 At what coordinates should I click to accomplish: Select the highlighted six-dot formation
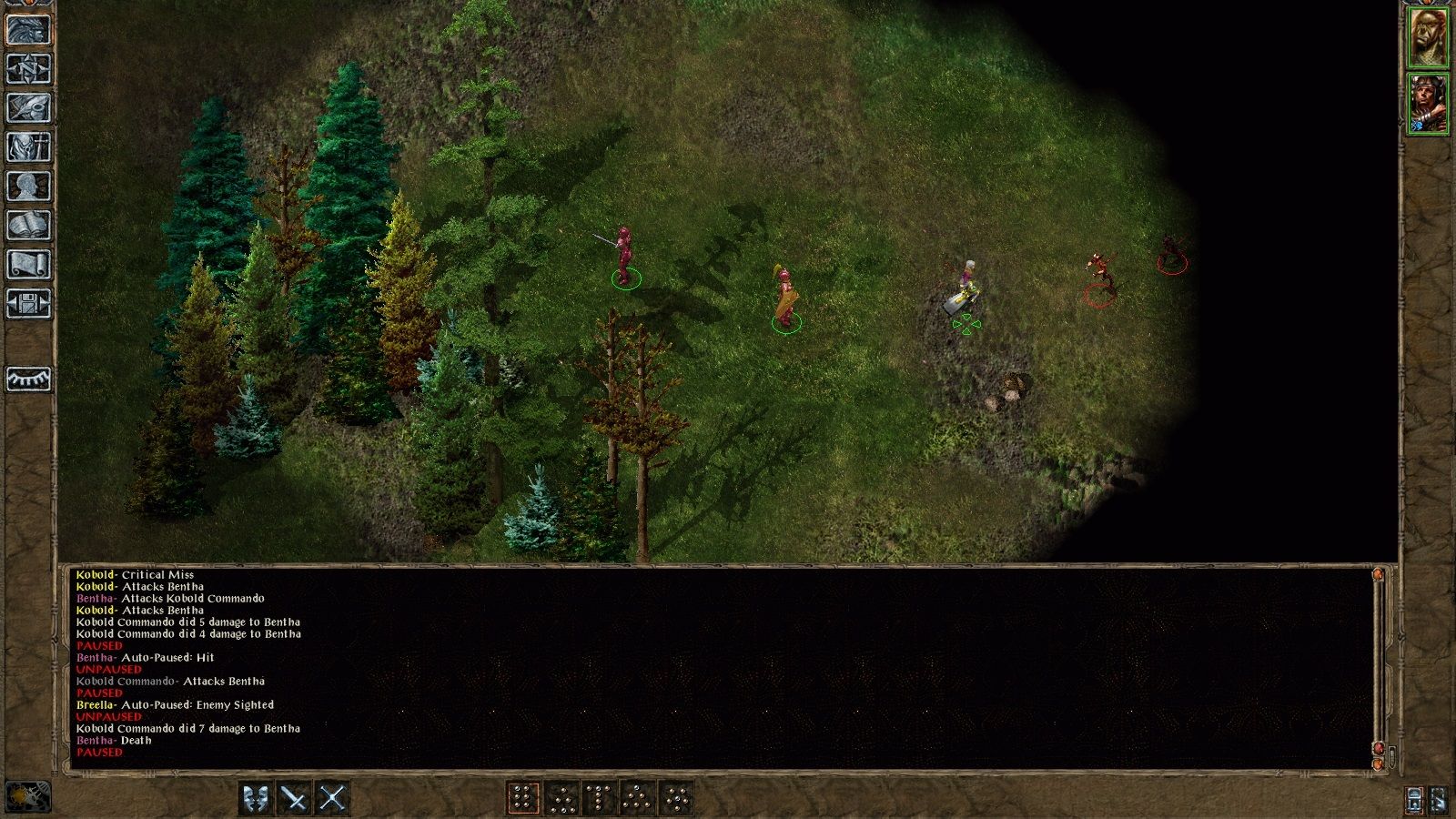522,796
